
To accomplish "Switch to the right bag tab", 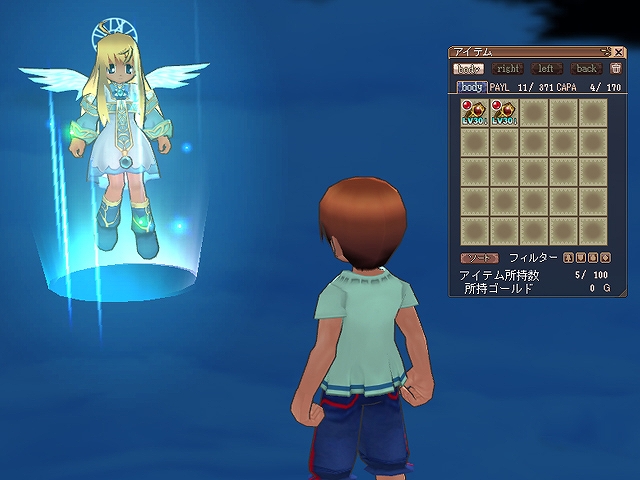I will tap(508, 69).
